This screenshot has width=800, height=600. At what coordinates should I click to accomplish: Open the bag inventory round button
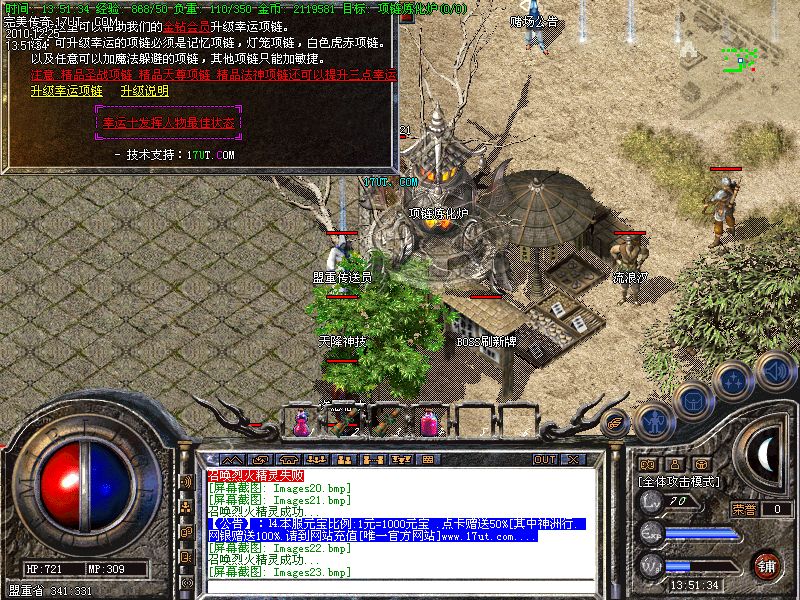point(692,397)
